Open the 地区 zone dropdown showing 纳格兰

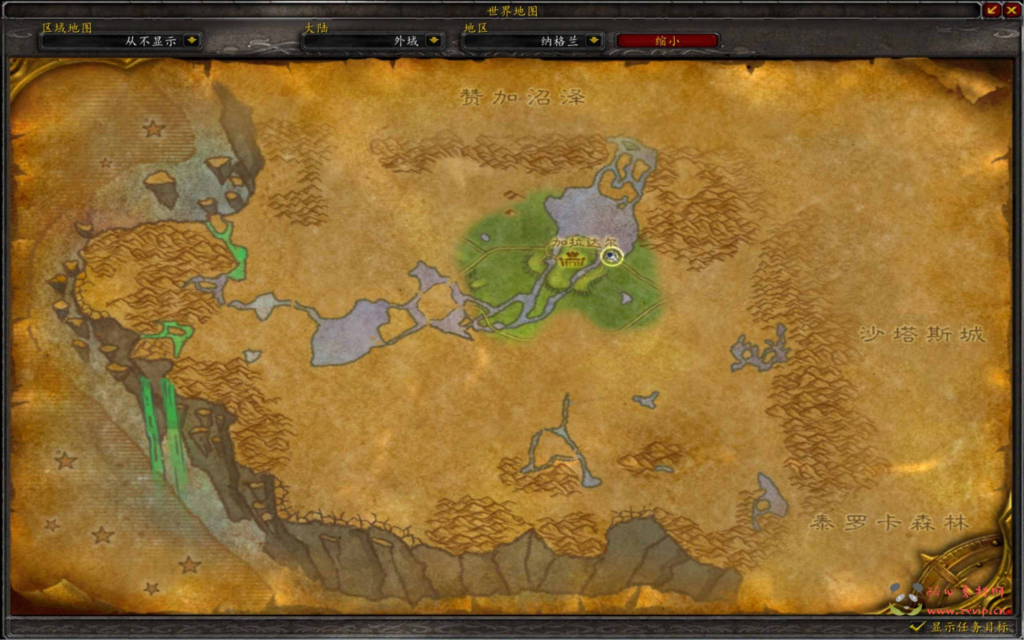(x=594, y=41)
